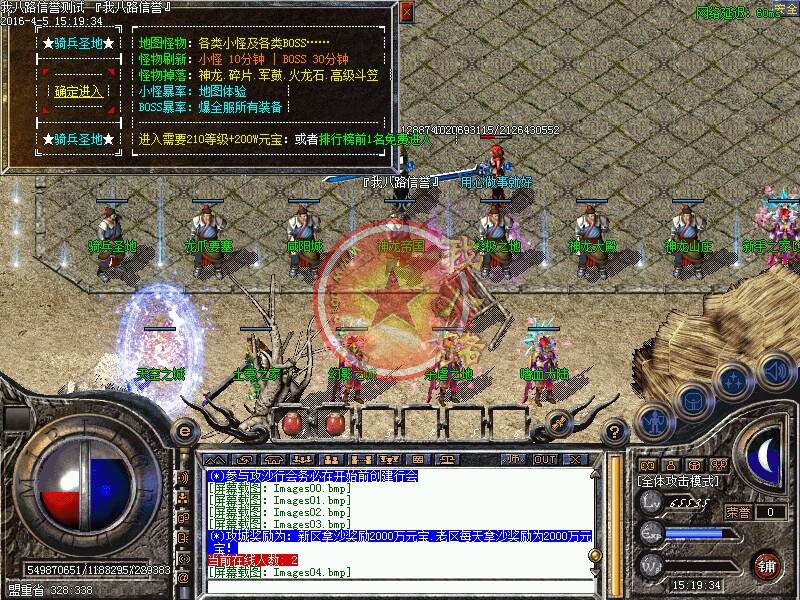800x600 pixels.
Task: Click the crescent moon day-night orb
Action: pyautogui.click(x=768, y=457)
